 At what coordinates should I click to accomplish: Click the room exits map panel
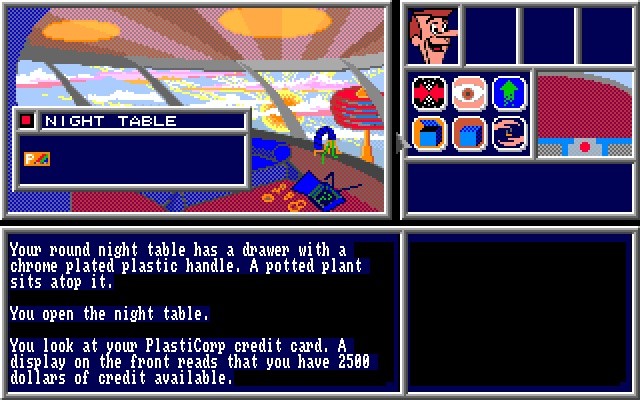click(x=585, y=115)
